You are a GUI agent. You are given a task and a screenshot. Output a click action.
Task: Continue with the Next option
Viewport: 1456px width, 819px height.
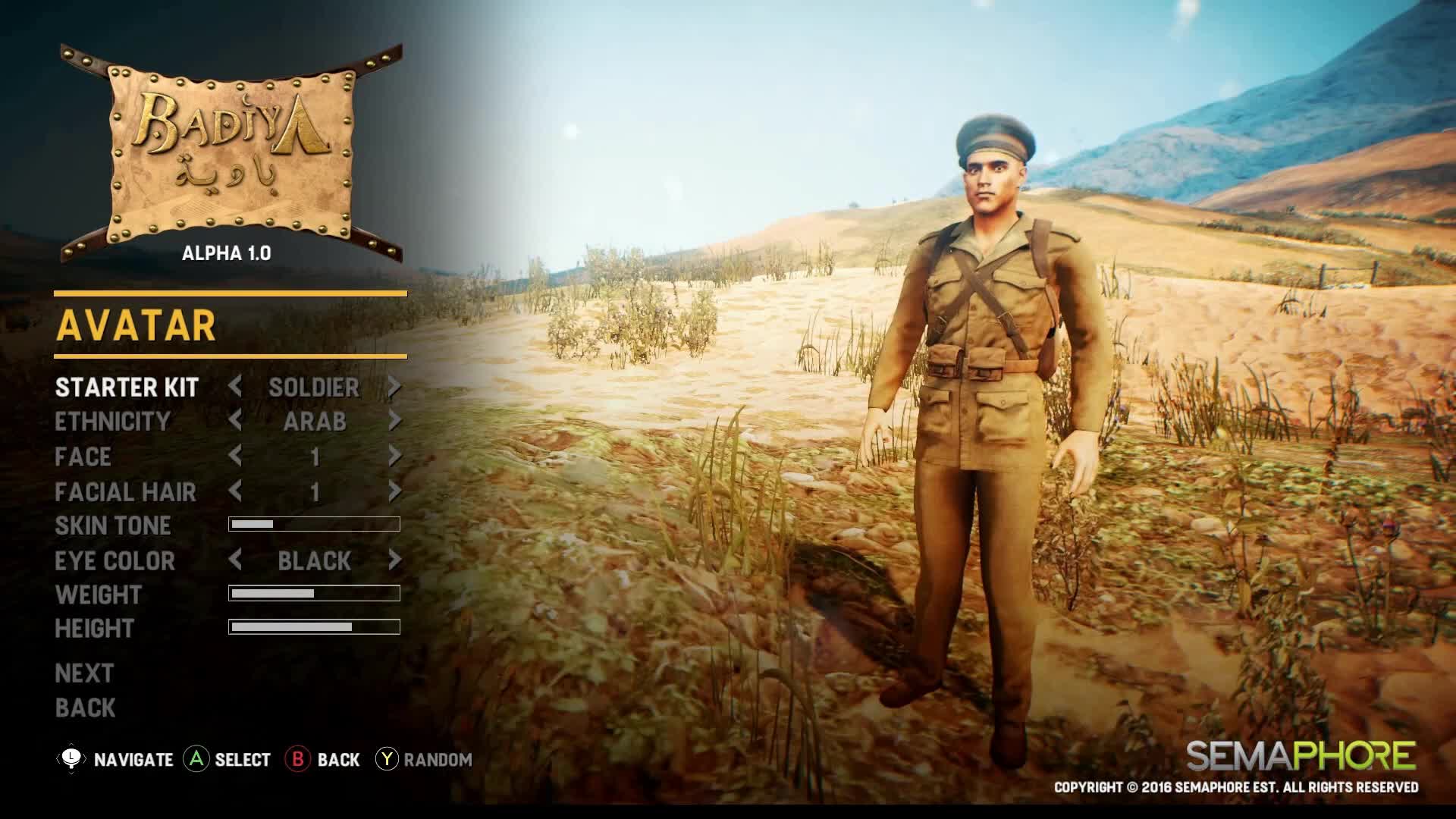(x=84, y=673)
